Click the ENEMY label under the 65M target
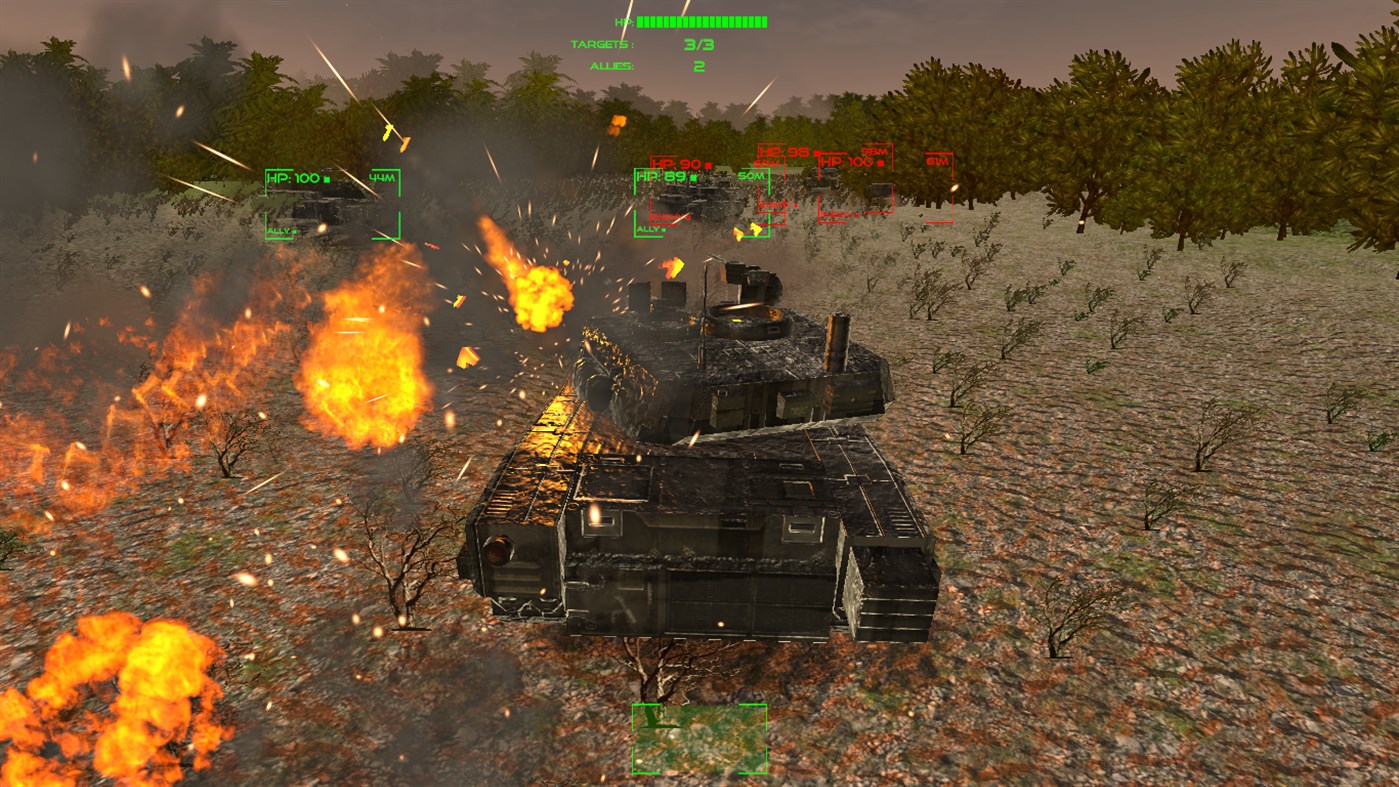Screen dimensions: 1399x787 pyautogui.click(x=773, y=205)
